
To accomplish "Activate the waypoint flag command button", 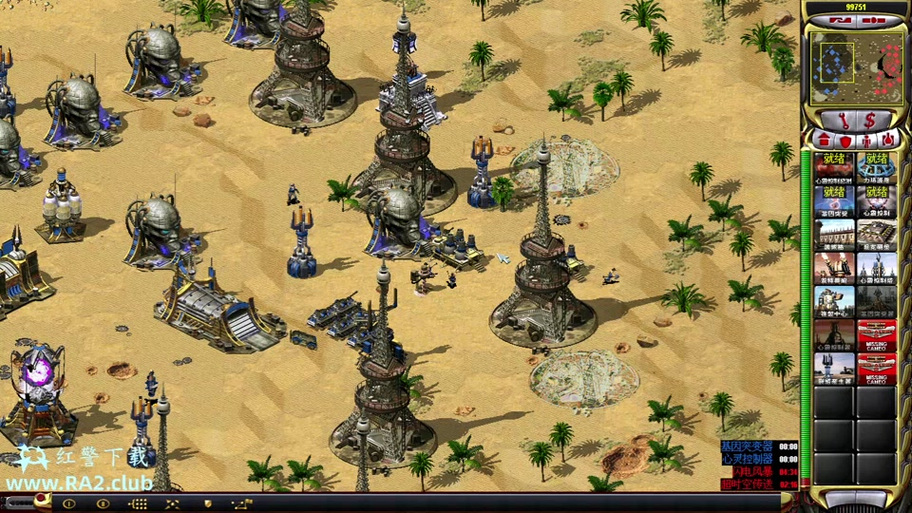I will [243, 504].
